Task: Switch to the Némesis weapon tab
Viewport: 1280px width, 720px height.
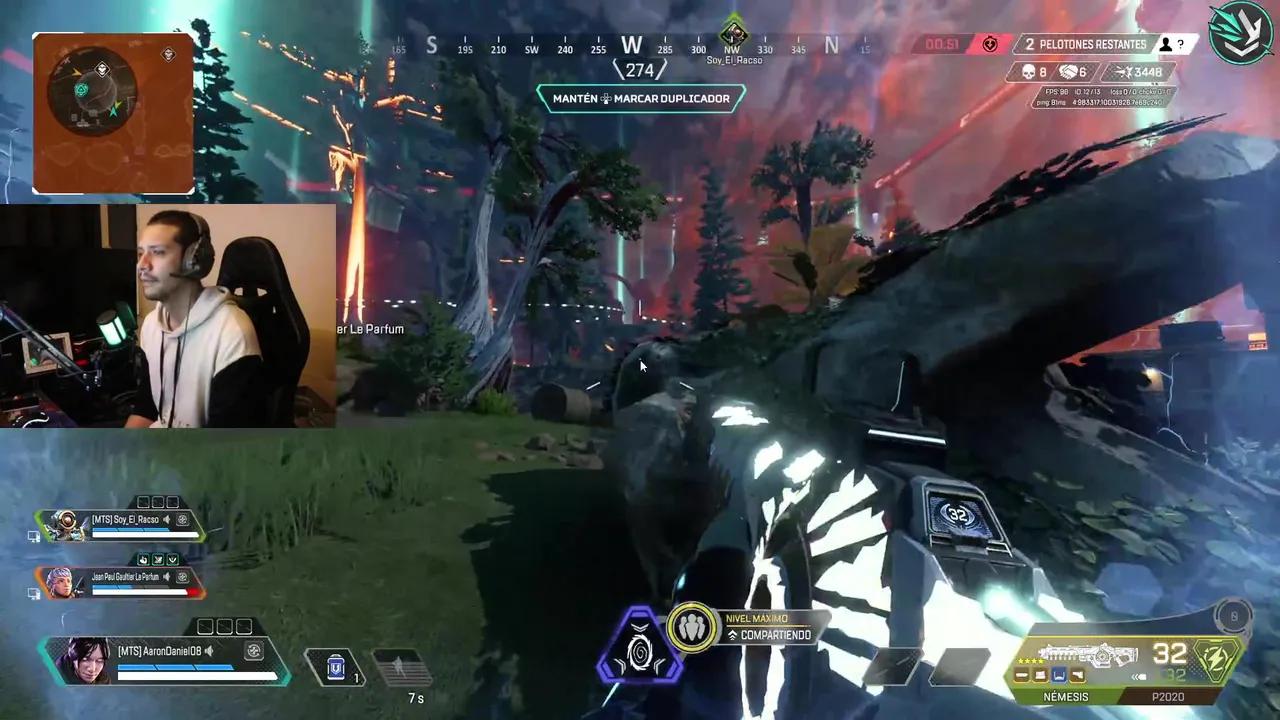Action: (x=1064, y=696)
